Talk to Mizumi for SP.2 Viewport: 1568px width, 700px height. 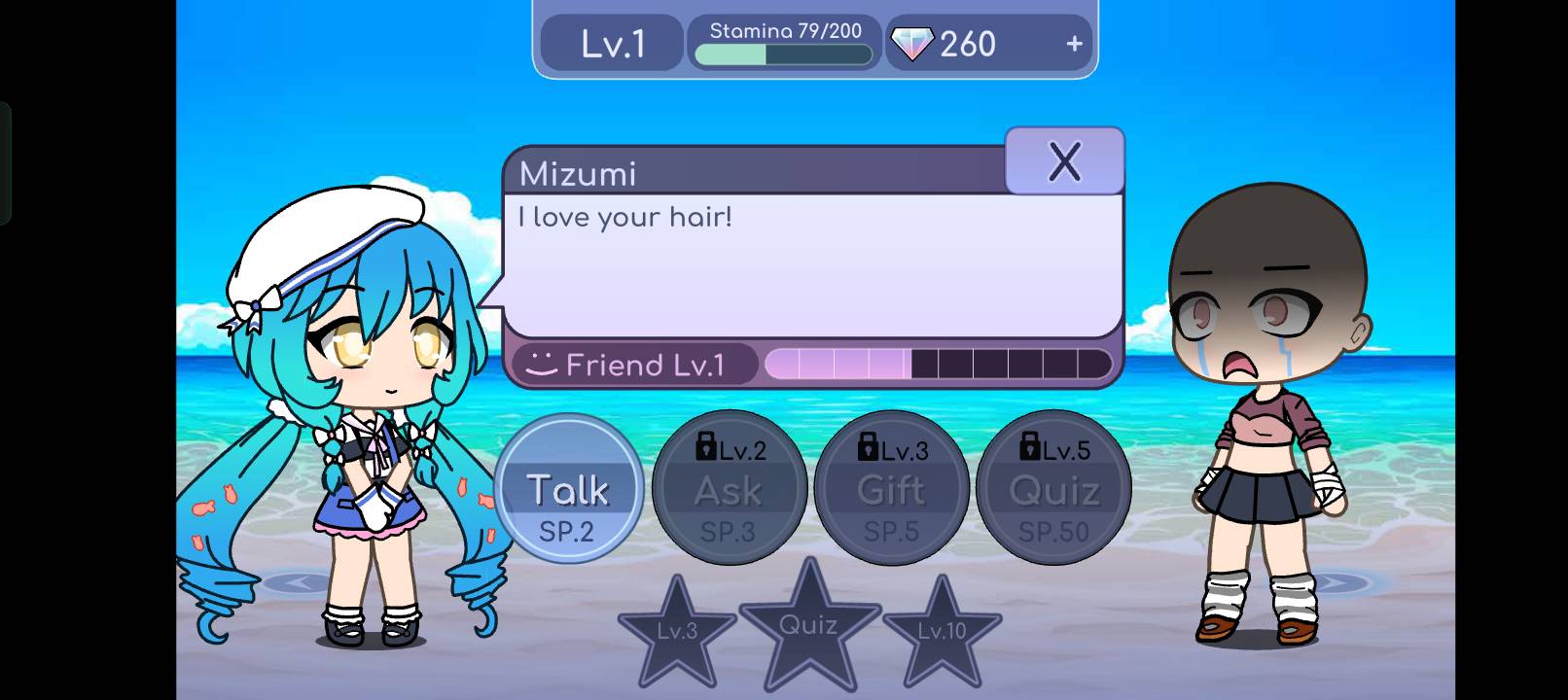click(x=568, y=489)
